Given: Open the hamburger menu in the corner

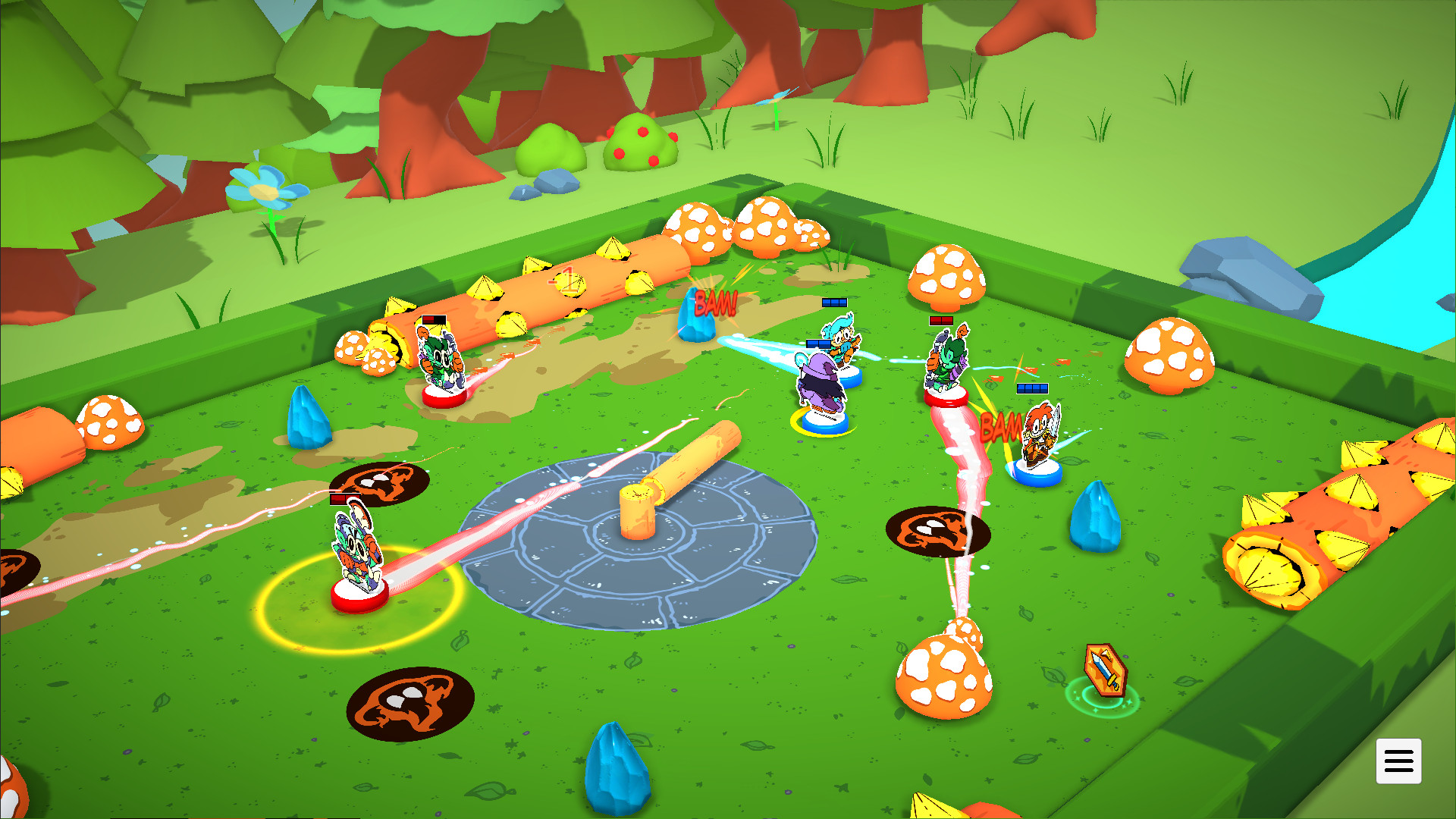Looking at the screenshot, I should [x=1399, y=761].
